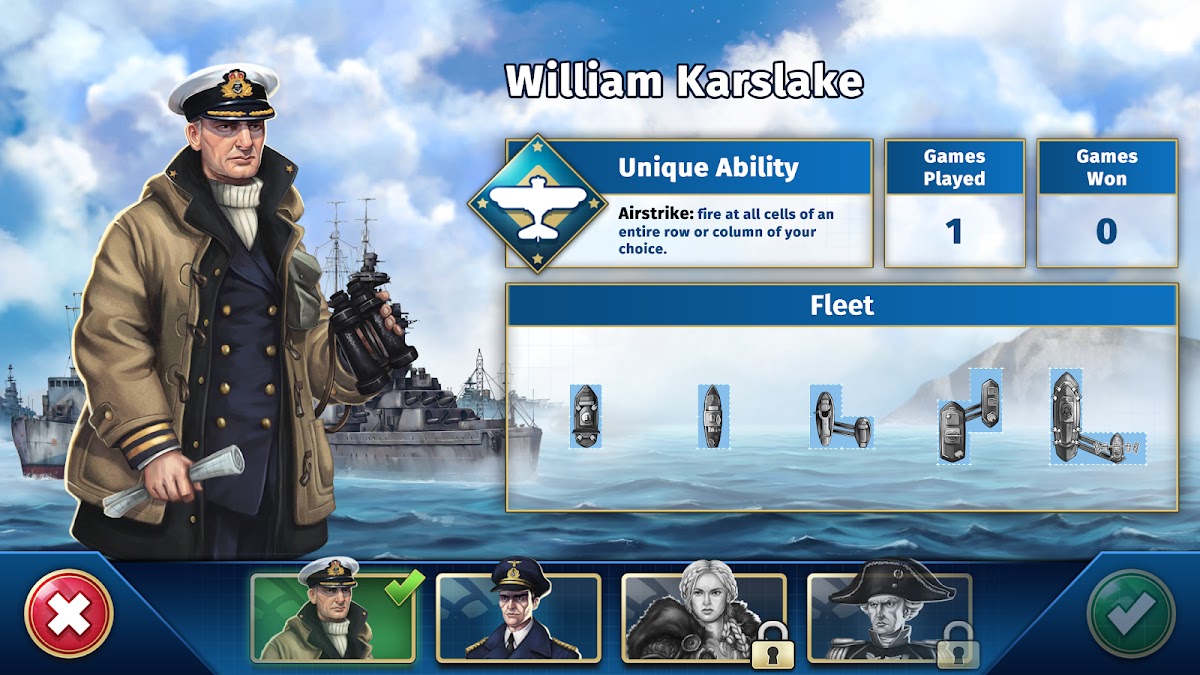Select William Karslake commander portrait
This screenshot has height=675, width=1200.
[x=333, y=616]
